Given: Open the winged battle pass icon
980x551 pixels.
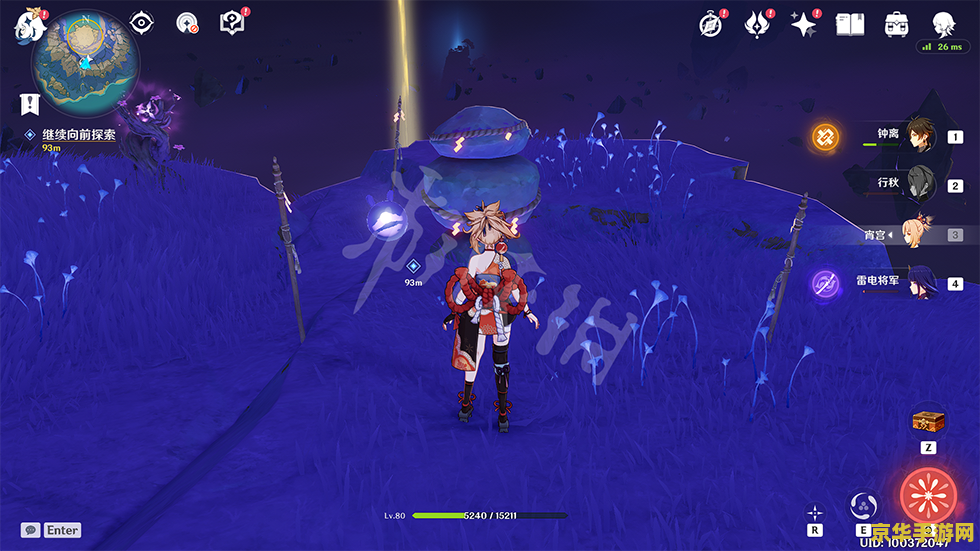Looking at the screenshot, I should coord(757,25).
